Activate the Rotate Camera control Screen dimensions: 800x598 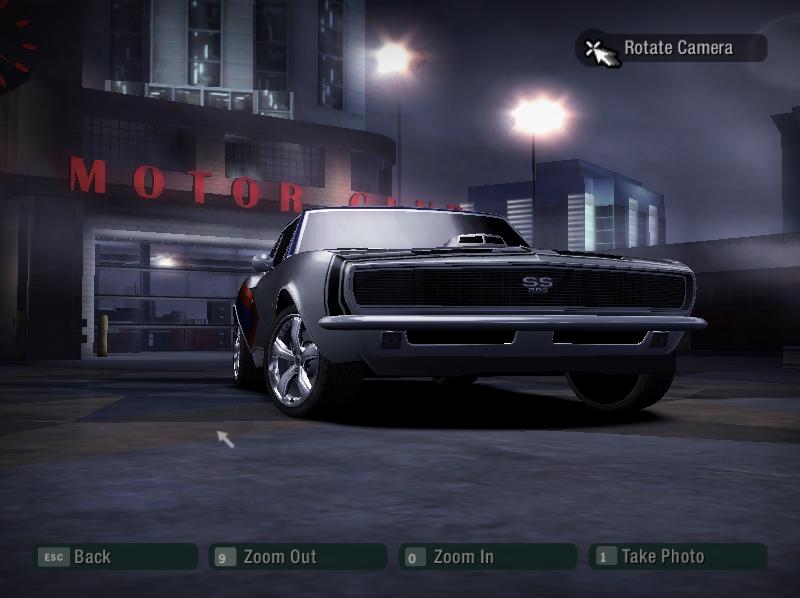[x=671, y=48]
